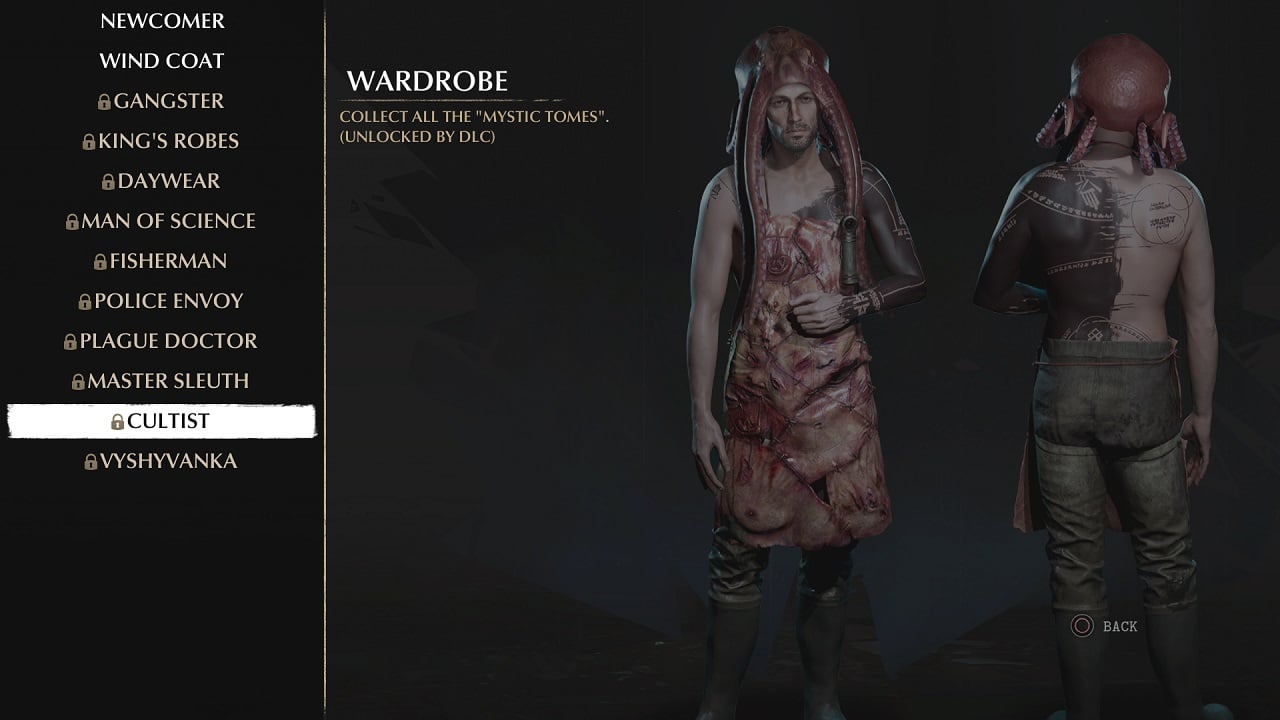Image resolution: width=1280 pixels, height=720 pixels.
Task: Select the Newcomer outfit
Action: 162,21
